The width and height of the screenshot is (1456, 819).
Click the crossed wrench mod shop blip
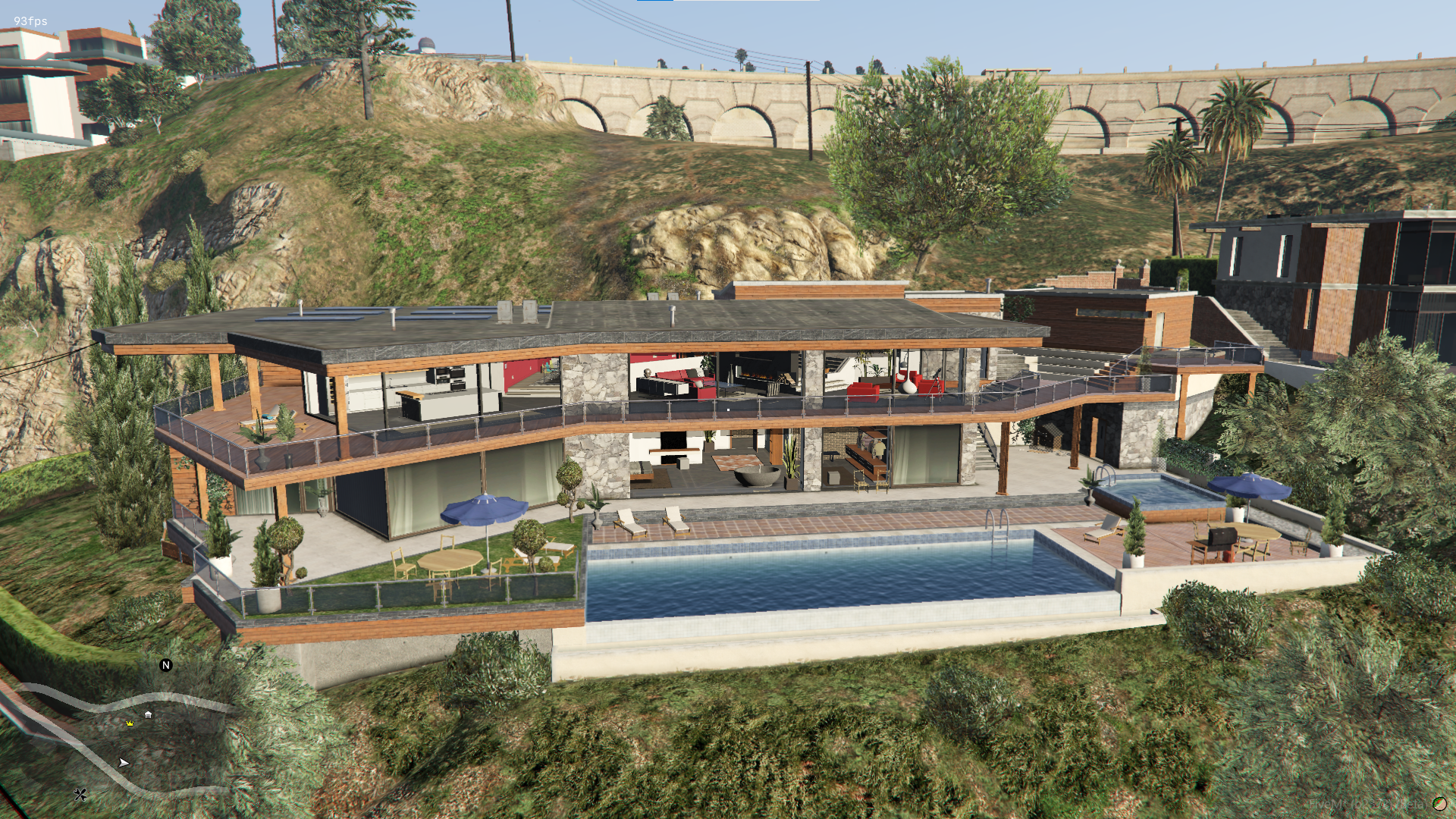coord(80,794)
